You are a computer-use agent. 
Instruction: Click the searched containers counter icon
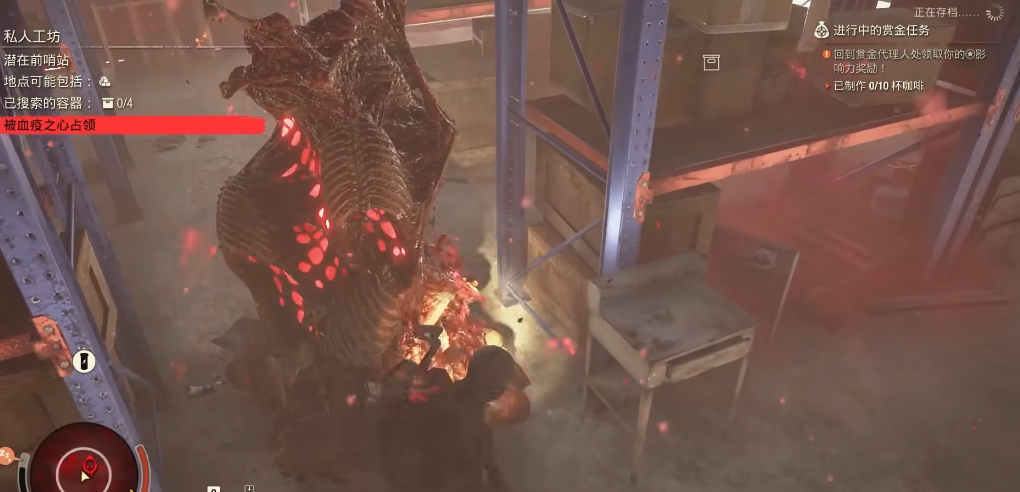pos(108,103)
